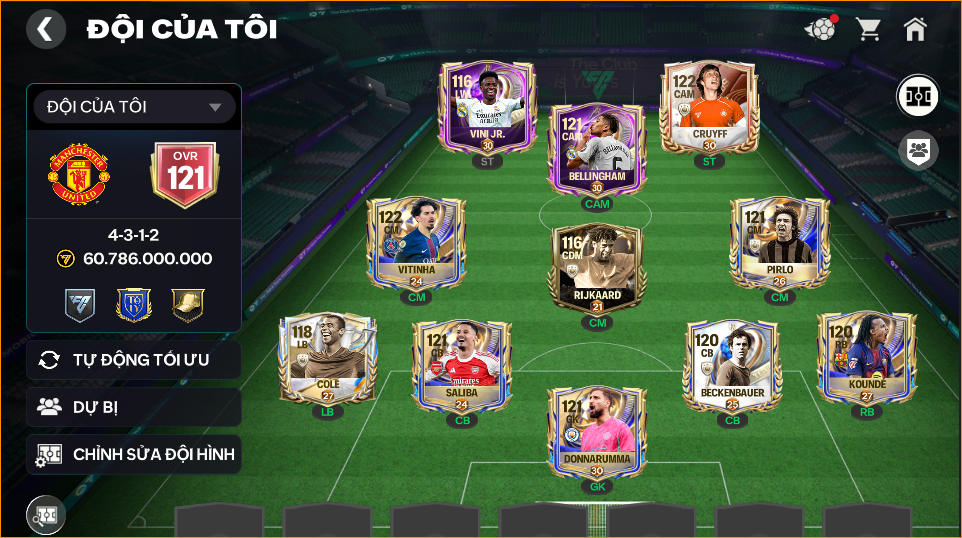Pick the Vitinha midfielder card
This screenshot has width=962, height=538.
pyautogui.click(x=416, y=243)
